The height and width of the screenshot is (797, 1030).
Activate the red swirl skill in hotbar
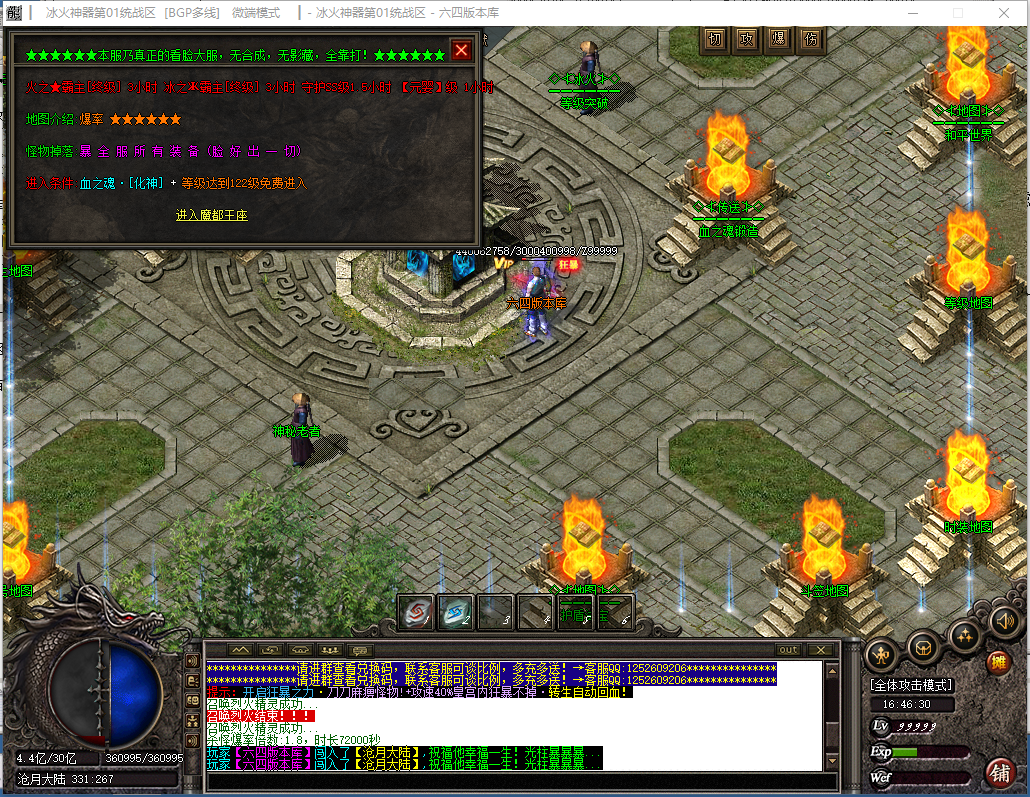(x=416, y=612)
